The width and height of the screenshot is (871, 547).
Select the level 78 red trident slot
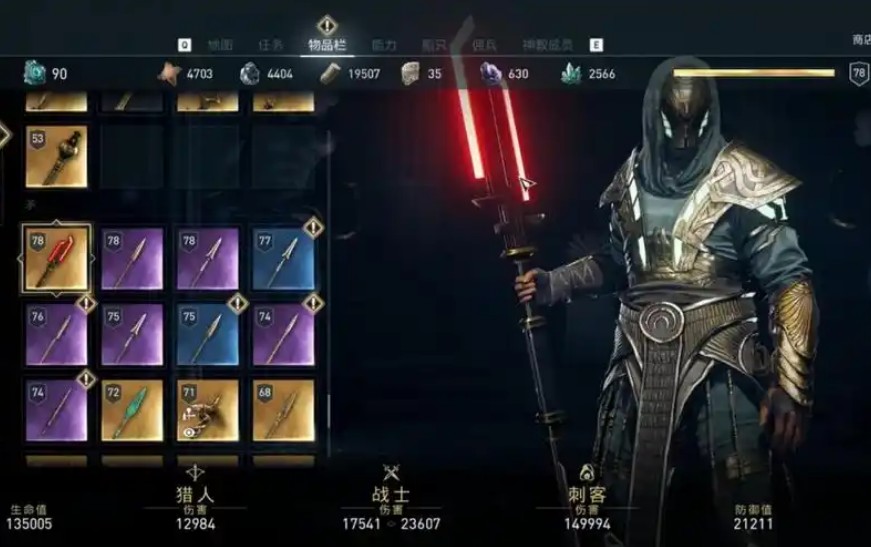[x=56, y=258]
